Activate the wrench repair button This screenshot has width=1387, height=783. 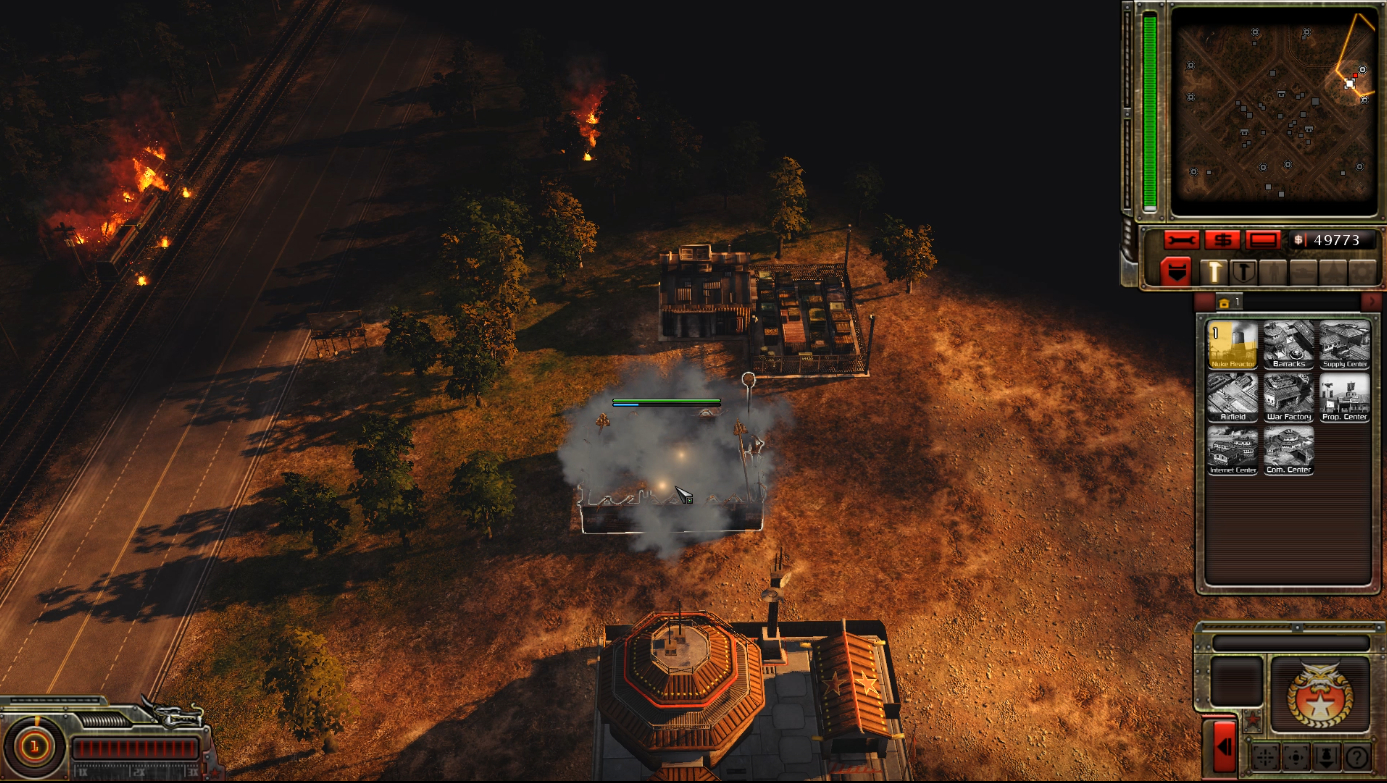coord(1181,241)
